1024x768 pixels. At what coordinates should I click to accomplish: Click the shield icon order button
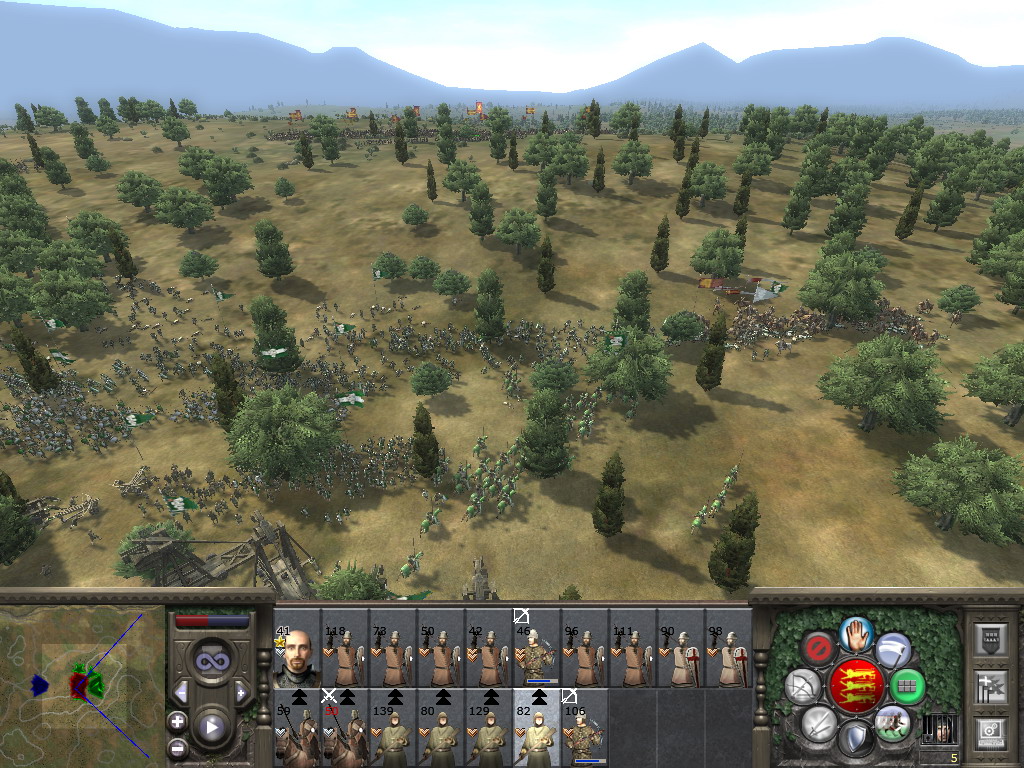855,739
